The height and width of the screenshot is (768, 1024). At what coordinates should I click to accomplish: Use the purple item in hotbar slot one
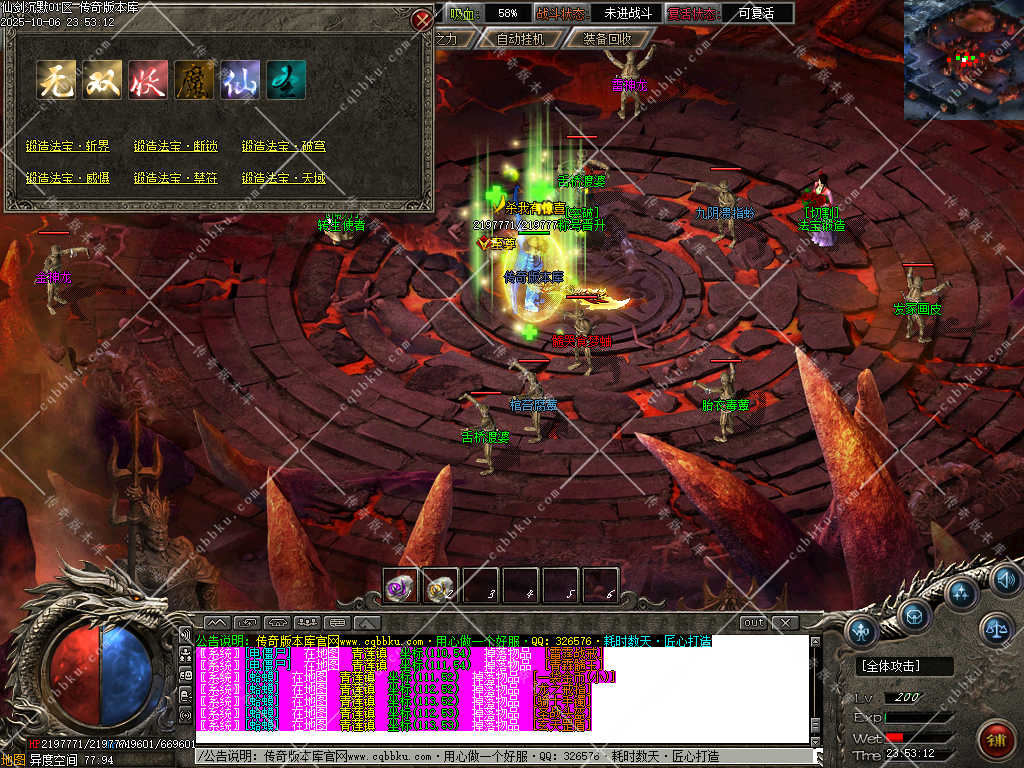point(401,587)
